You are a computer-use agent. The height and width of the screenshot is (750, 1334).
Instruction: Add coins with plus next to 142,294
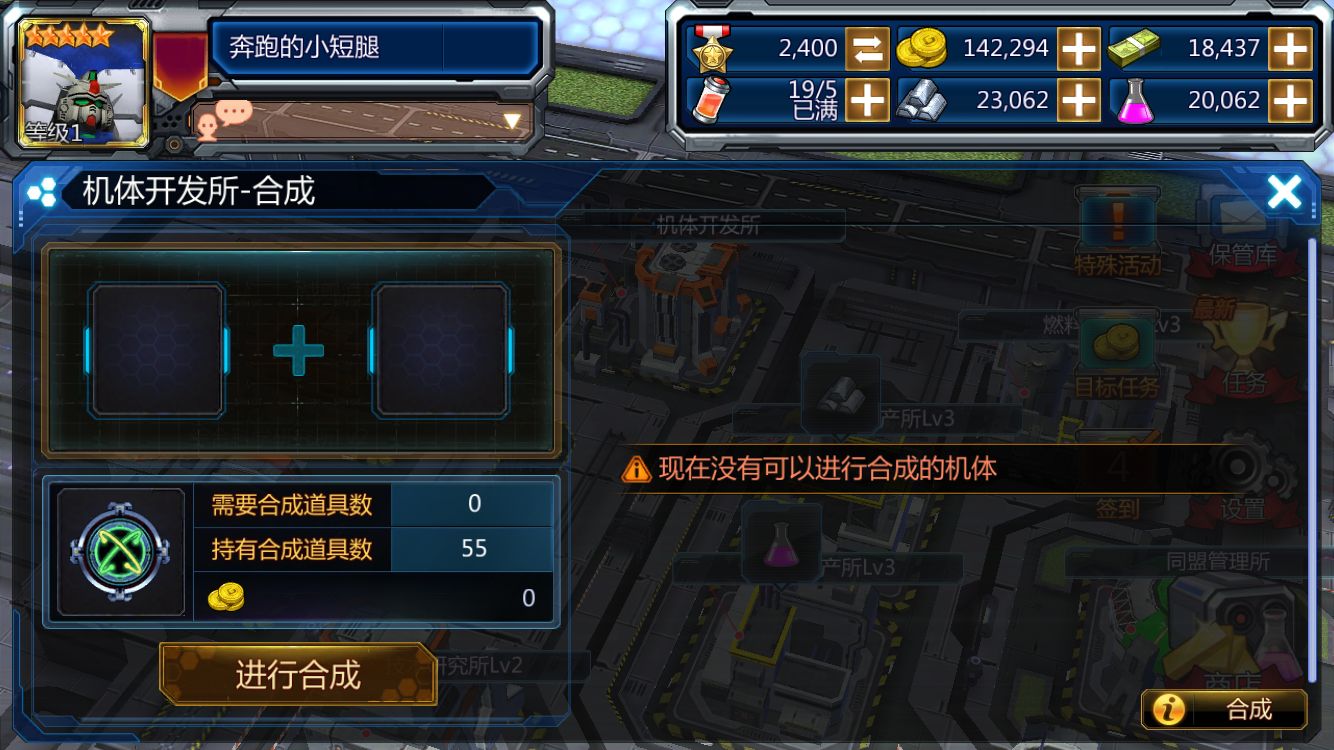(x=1080, y=48)
